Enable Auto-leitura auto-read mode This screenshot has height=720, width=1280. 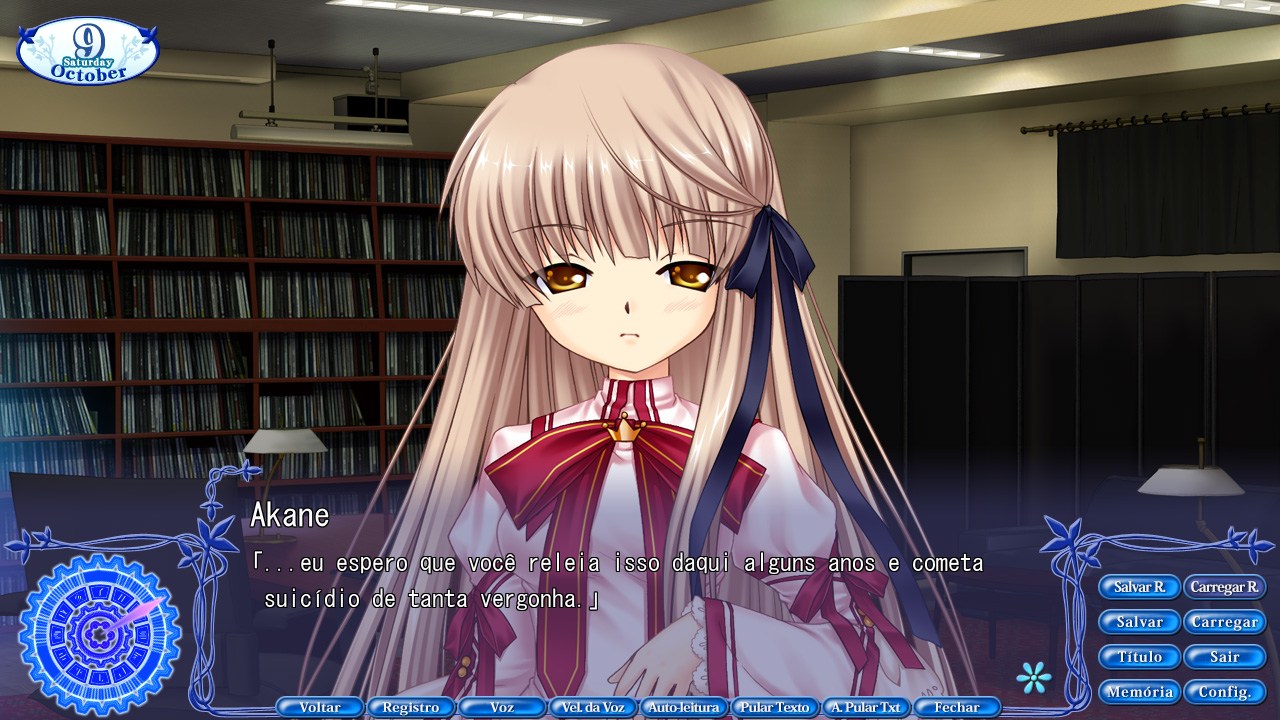coord(683,706)
